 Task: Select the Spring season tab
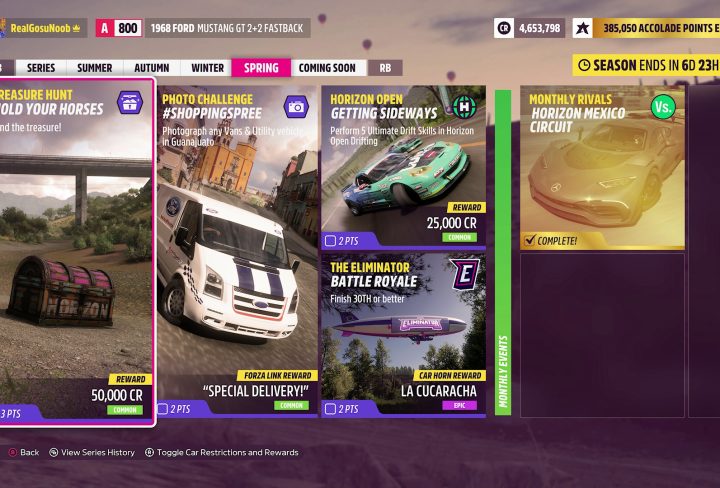[x=261, y=68]
